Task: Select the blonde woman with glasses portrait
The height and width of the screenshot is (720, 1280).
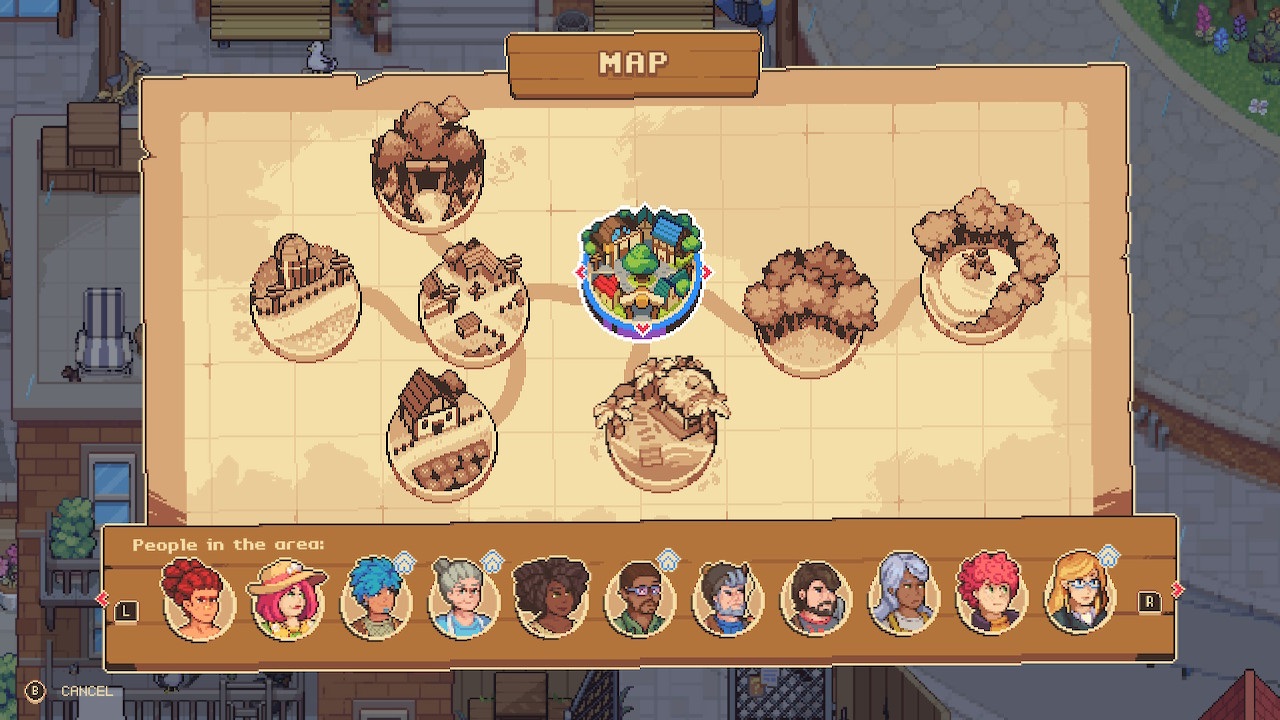Action: click(1080, 599)
